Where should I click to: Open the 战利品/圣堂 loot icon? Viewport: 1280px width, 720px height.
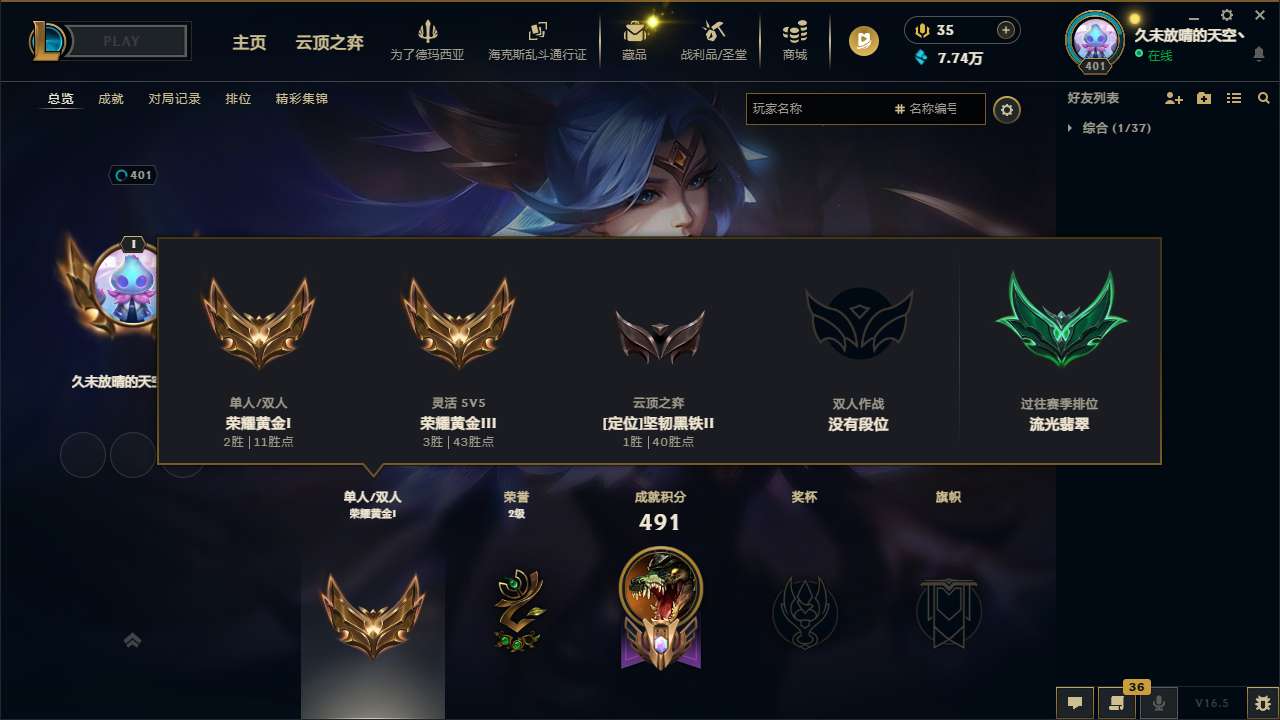713,40
